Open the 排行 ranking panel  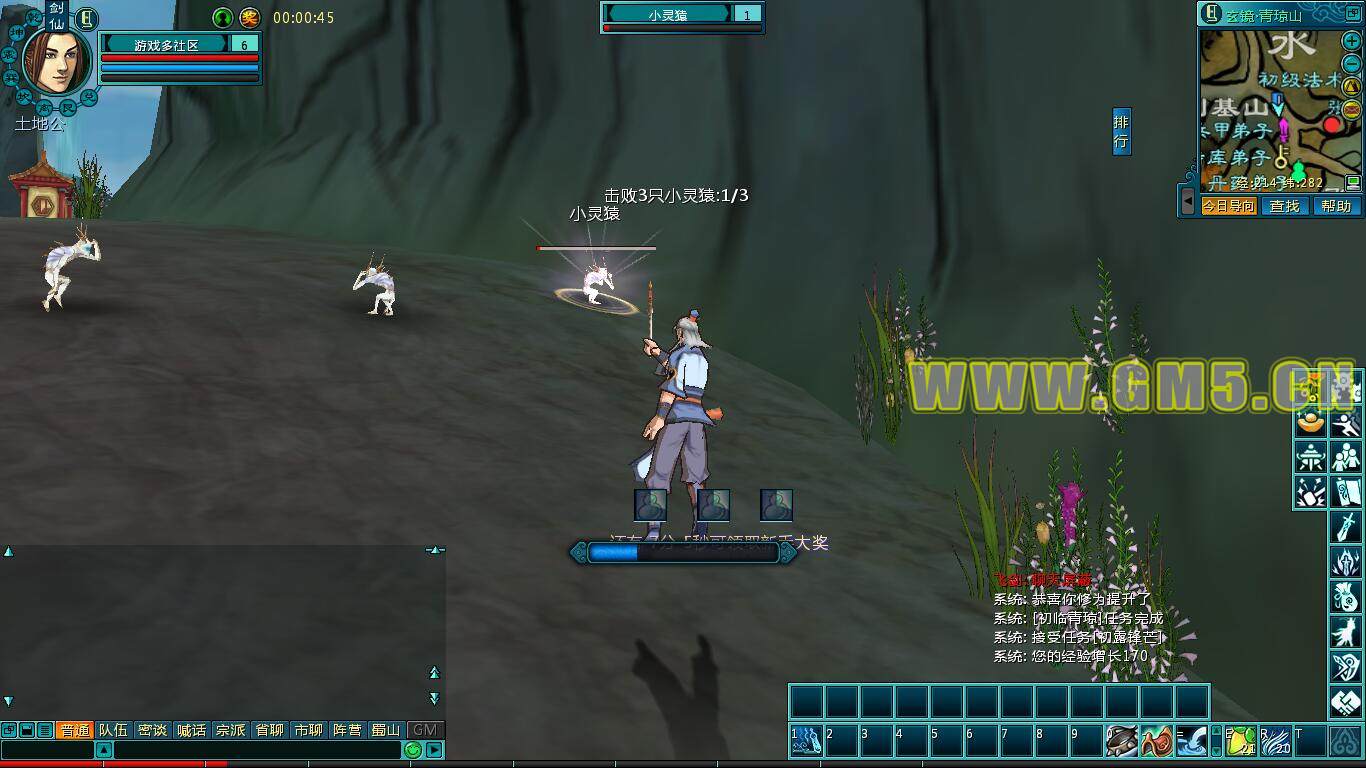point(1121,132)
